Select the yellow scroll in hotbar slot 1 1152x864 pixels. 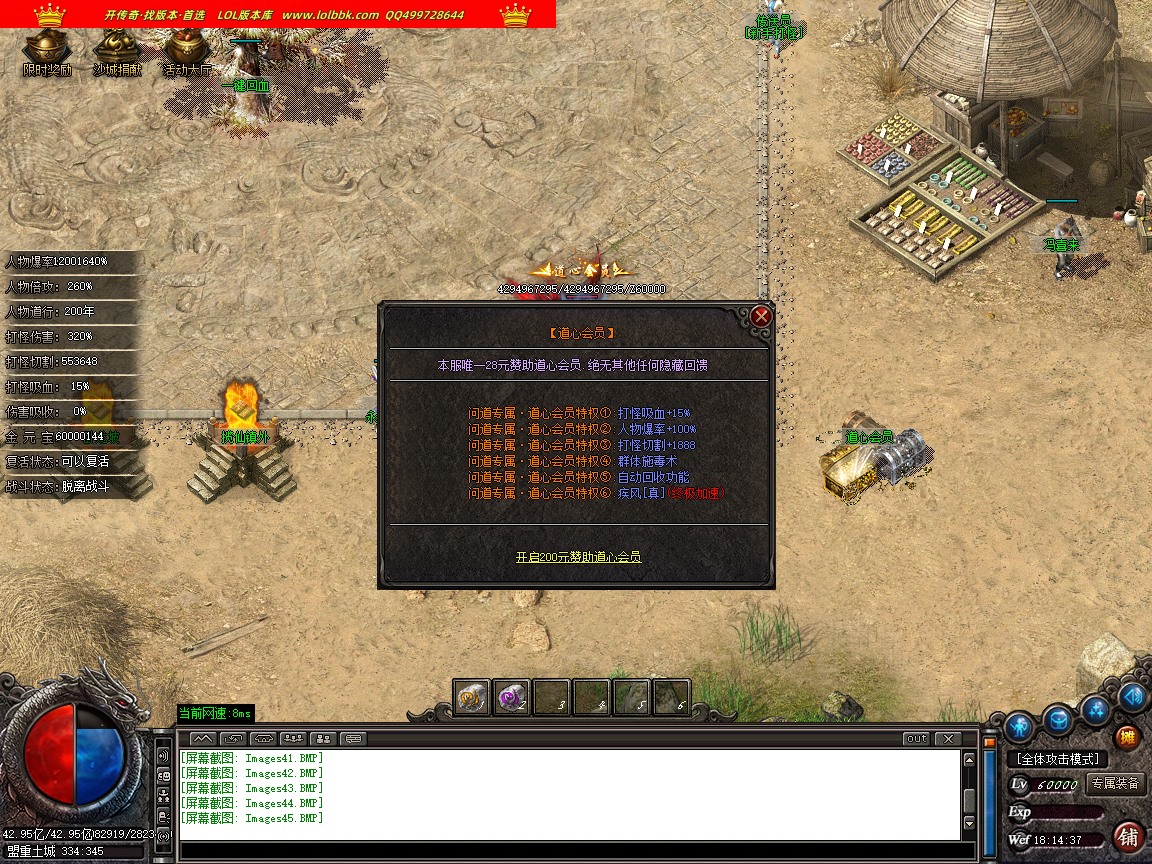(471, 696)
